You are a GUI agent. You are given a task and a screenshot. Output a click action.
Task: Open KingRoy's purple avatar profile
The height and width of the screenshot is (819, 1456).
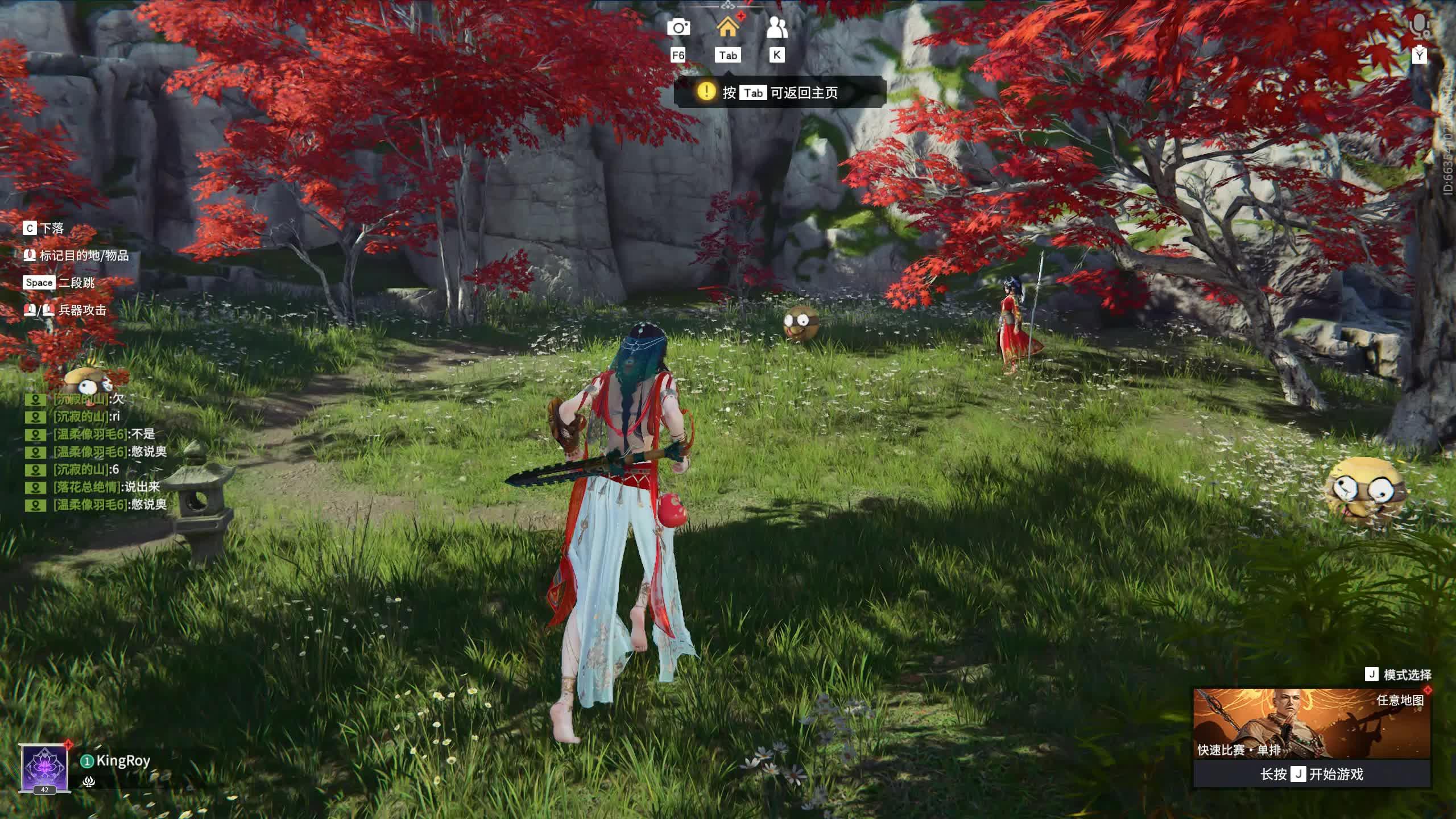tap(44, 768)
